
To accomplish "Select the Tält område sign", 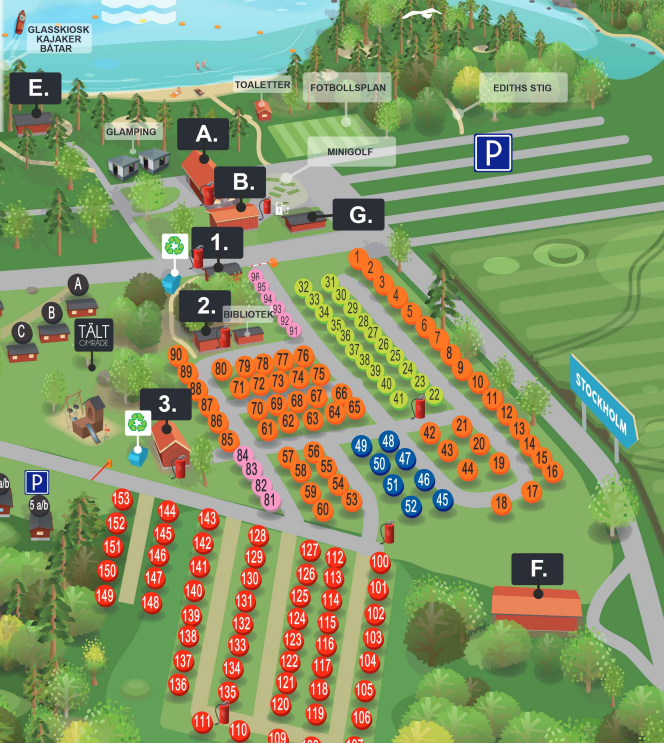I will pyautogui.click(x=95, y=335).
